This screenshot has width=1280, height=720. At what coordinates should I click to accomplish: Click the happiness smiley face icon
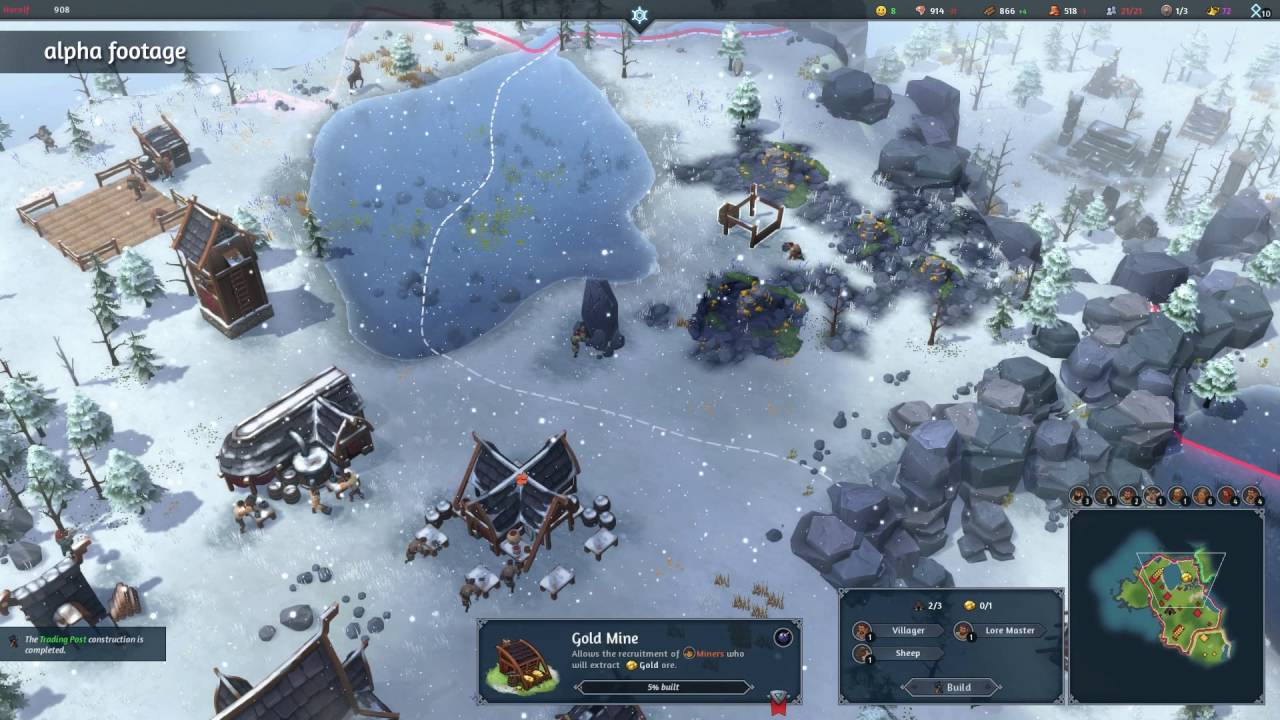coord(881,11)
